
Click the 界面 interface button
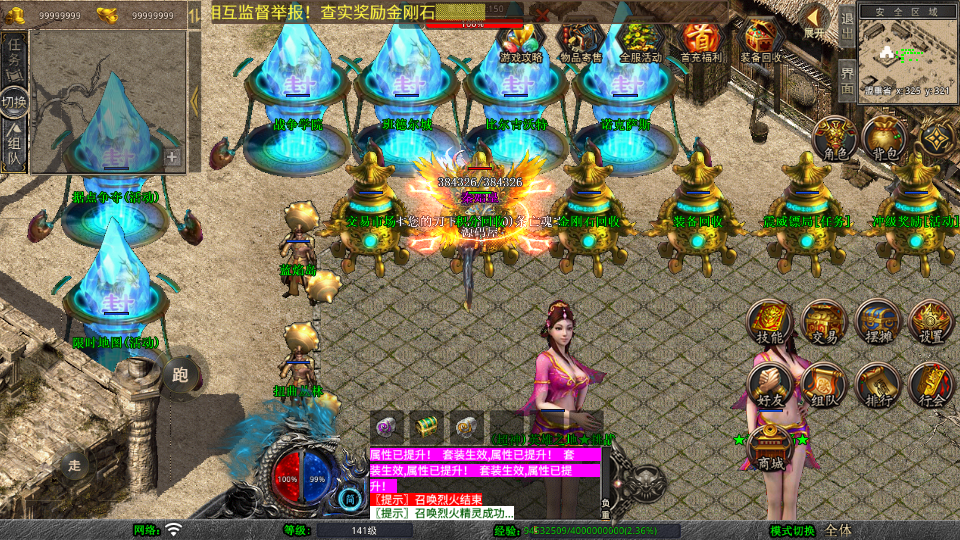coord(846,80)
